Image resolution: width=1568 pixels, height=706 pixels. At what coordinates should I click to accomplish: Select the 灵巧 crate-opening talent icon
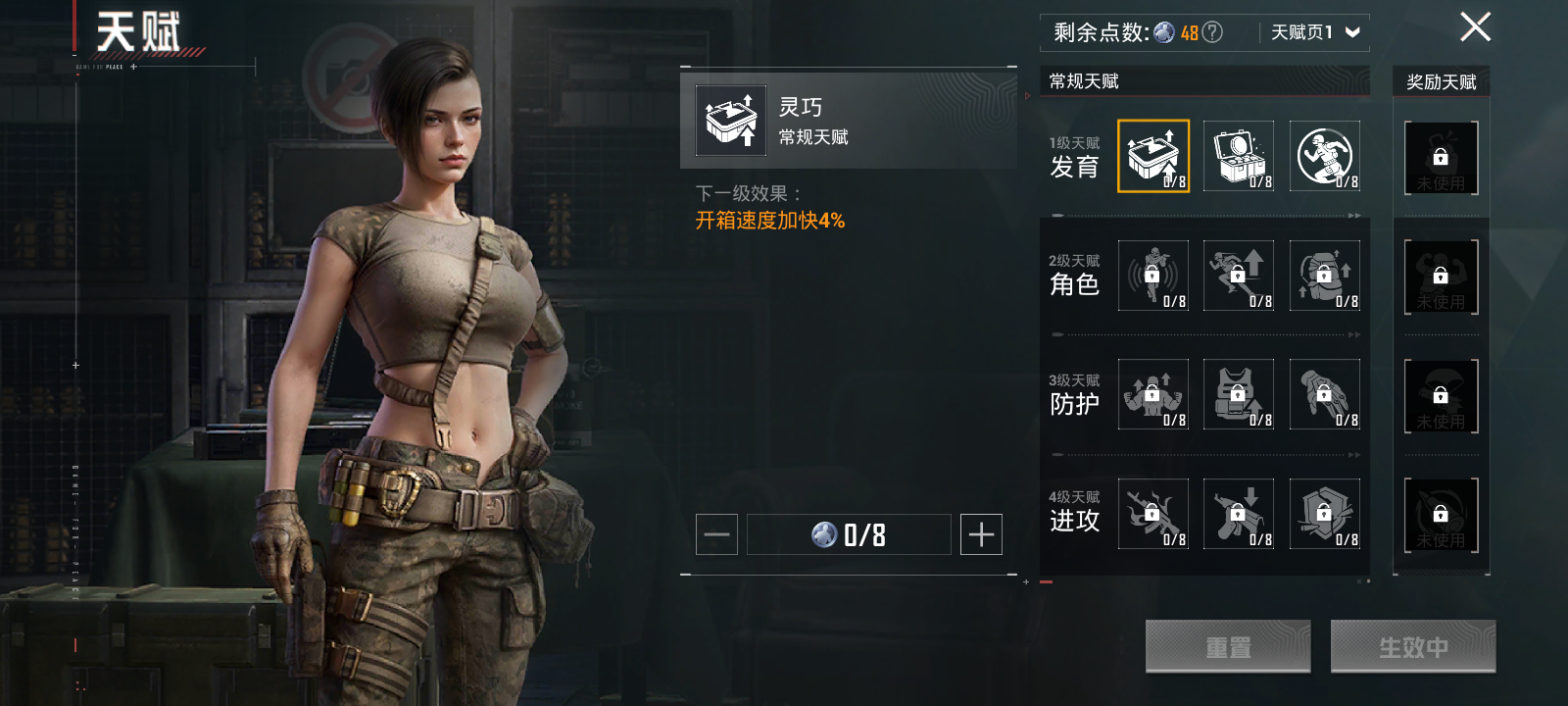coord(1153,156)
